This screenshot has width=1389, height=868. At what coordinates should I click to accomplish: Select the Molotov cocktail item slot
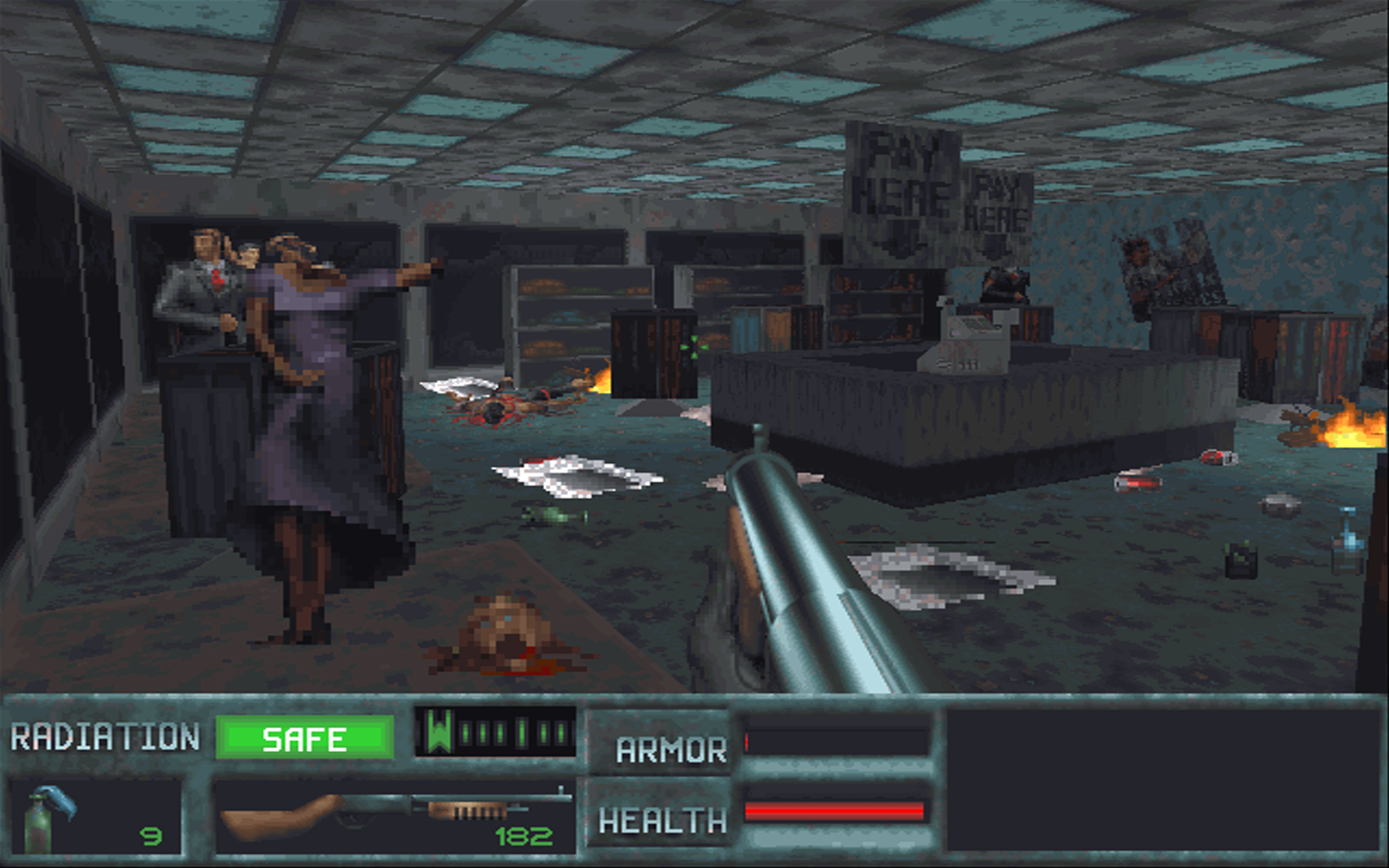tap(95, 816)
